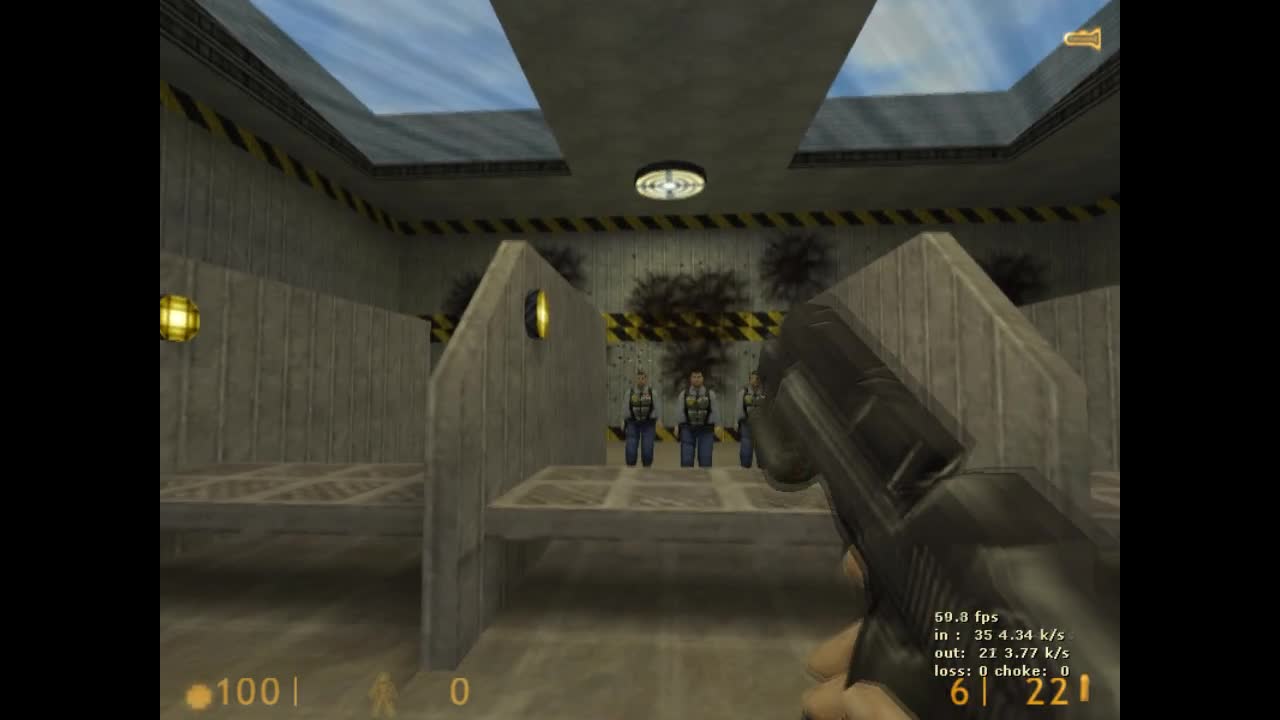
Task: Click the round ceiling light fixture
Action: pyautogui.click(x=668, y=180)
